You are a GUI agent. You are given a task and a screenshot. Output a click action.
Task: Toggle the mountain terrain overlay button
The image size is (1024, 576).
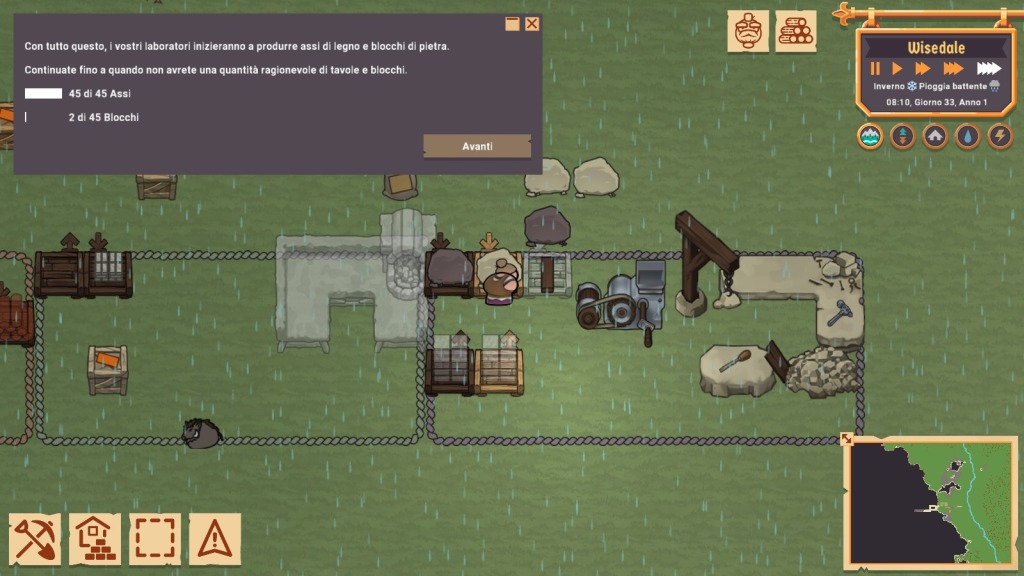tap(870, 136)
